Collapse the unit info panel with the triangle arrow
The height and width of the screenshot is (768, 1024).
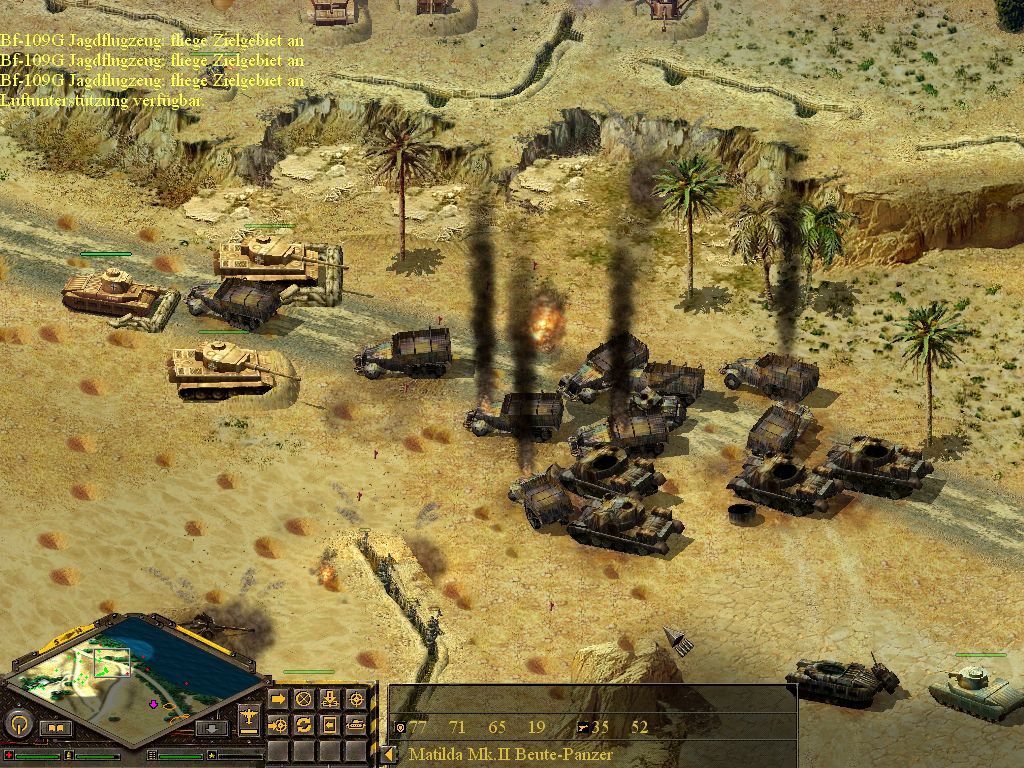[387, 755]
